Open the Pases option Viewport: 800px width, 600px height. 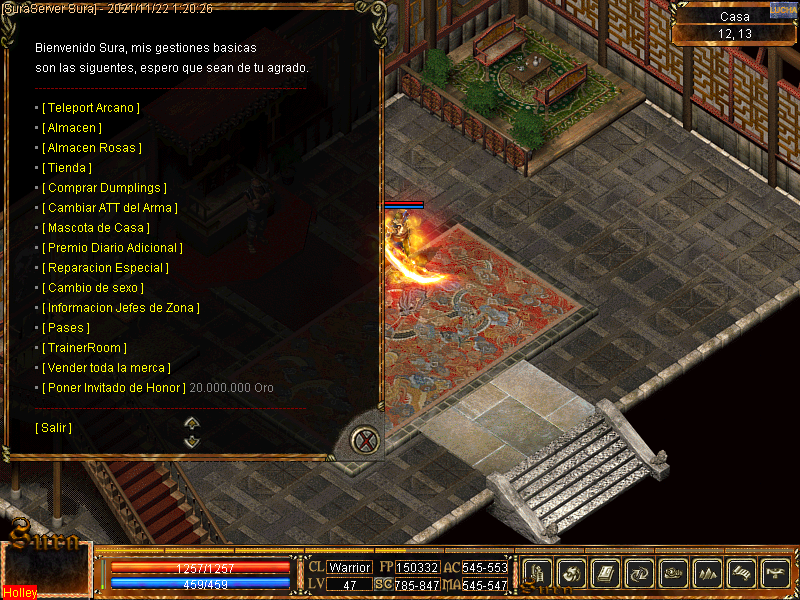tap(66, 328)
